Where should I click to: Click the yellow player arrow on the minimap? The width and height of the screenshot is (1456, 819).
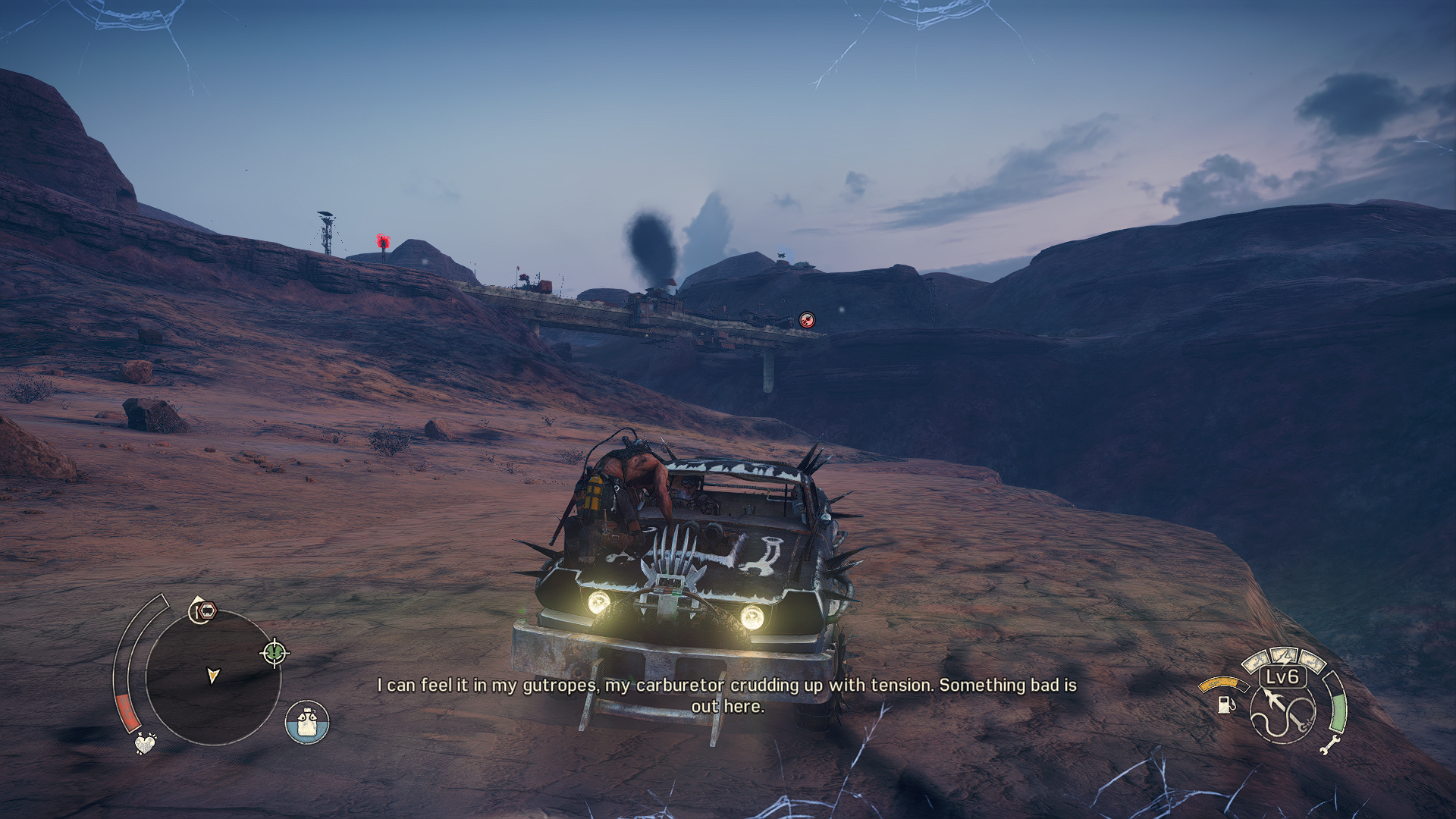coord(213,675)
